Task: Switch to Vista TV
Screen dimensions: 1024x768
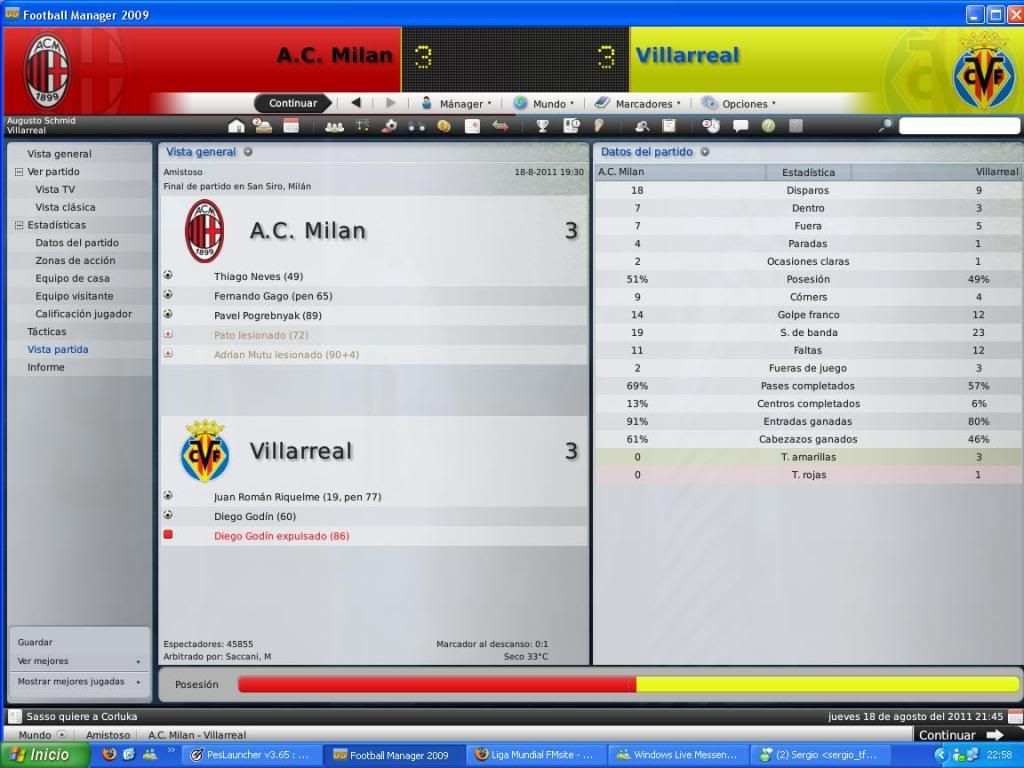Action: tap(55, 189)
